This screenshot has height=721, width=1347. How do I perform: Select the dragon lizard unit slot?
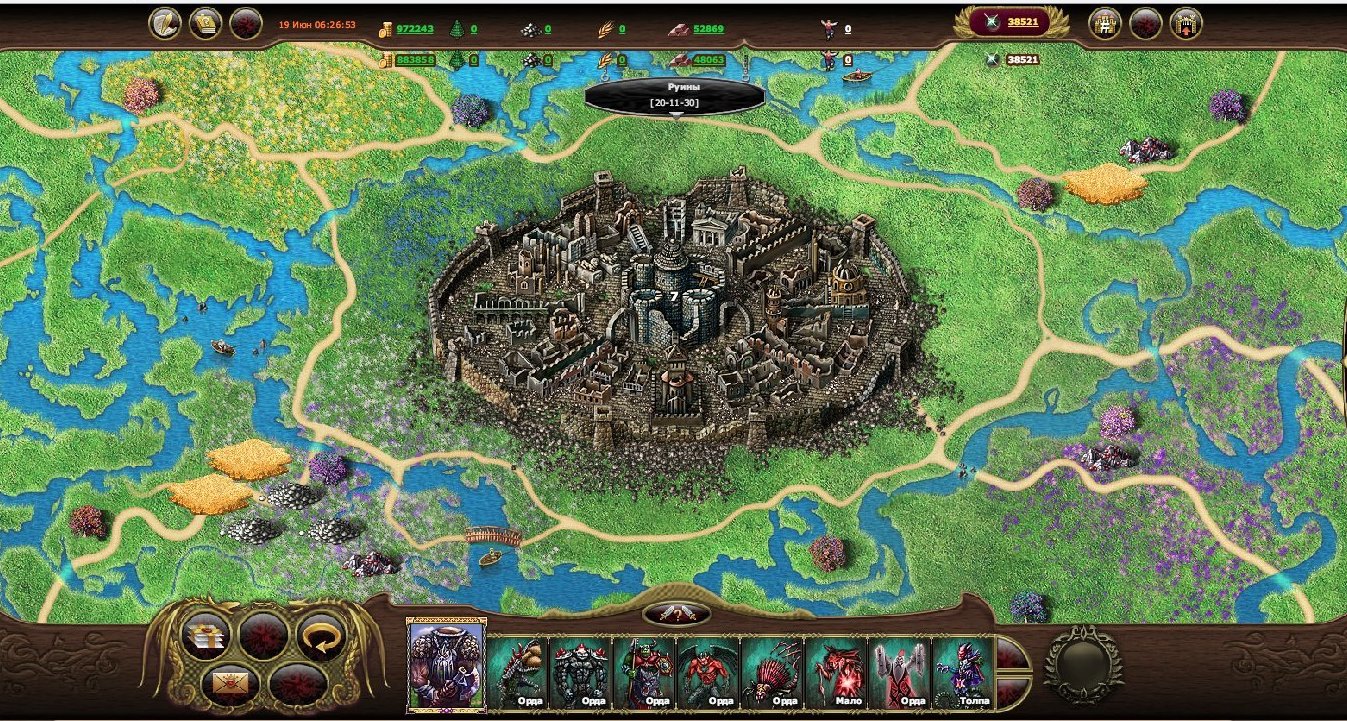(519, 671)
